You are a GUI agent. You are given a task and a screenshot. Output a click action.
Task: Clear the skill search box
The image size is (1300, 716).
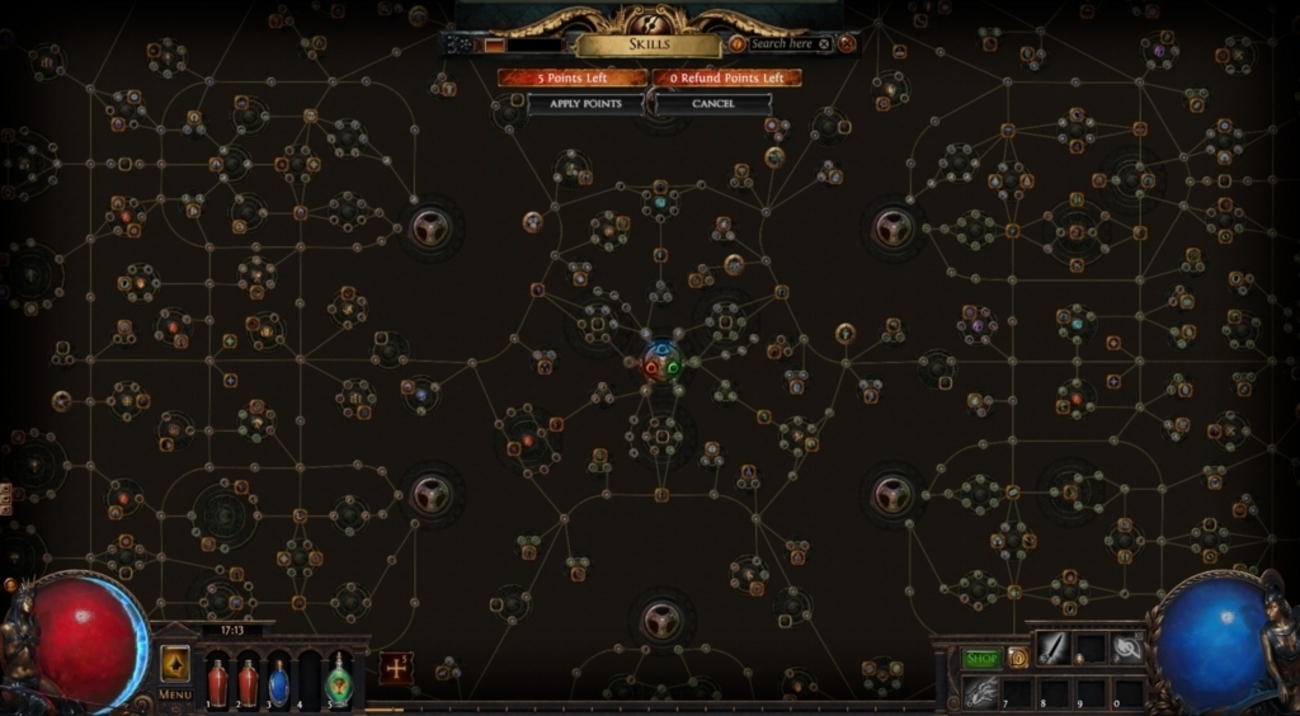824,44
